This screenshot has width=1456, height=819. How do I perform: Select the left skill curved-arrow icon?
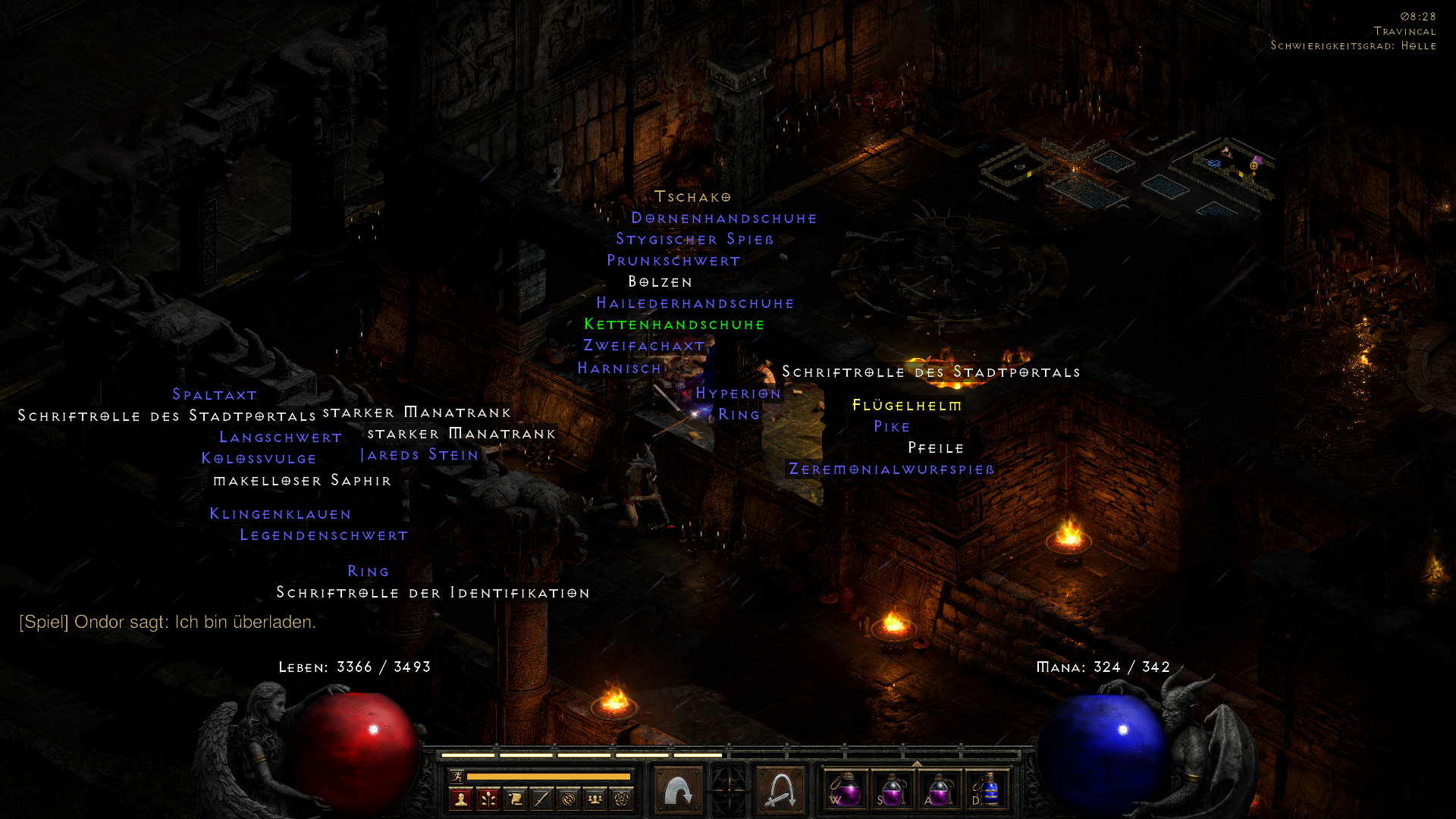[x=677, y=789]
